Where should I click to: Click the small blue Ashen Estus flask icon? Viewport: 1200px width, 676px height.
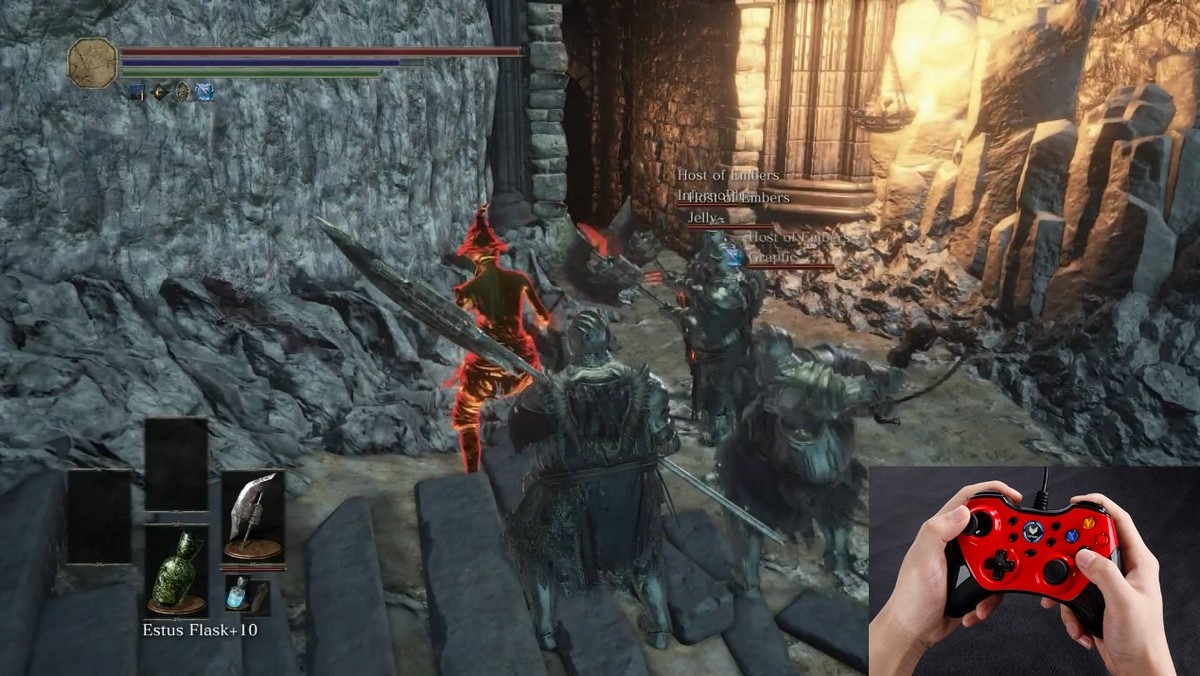pos(236,593)
